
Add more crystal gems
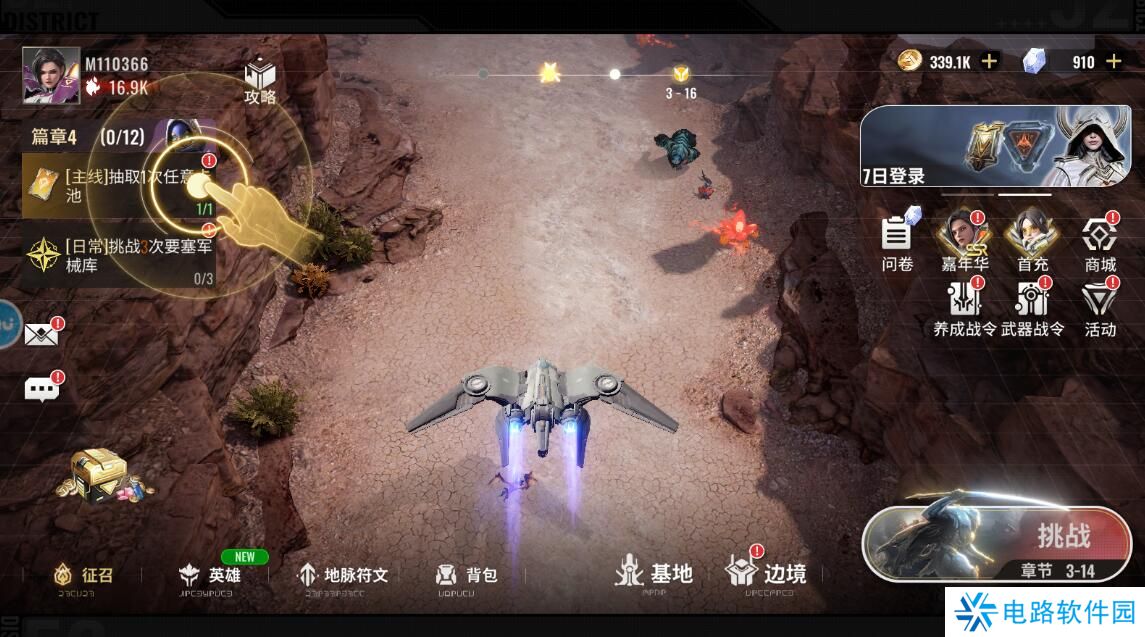pyautogui.click(x=1114, y=62)
